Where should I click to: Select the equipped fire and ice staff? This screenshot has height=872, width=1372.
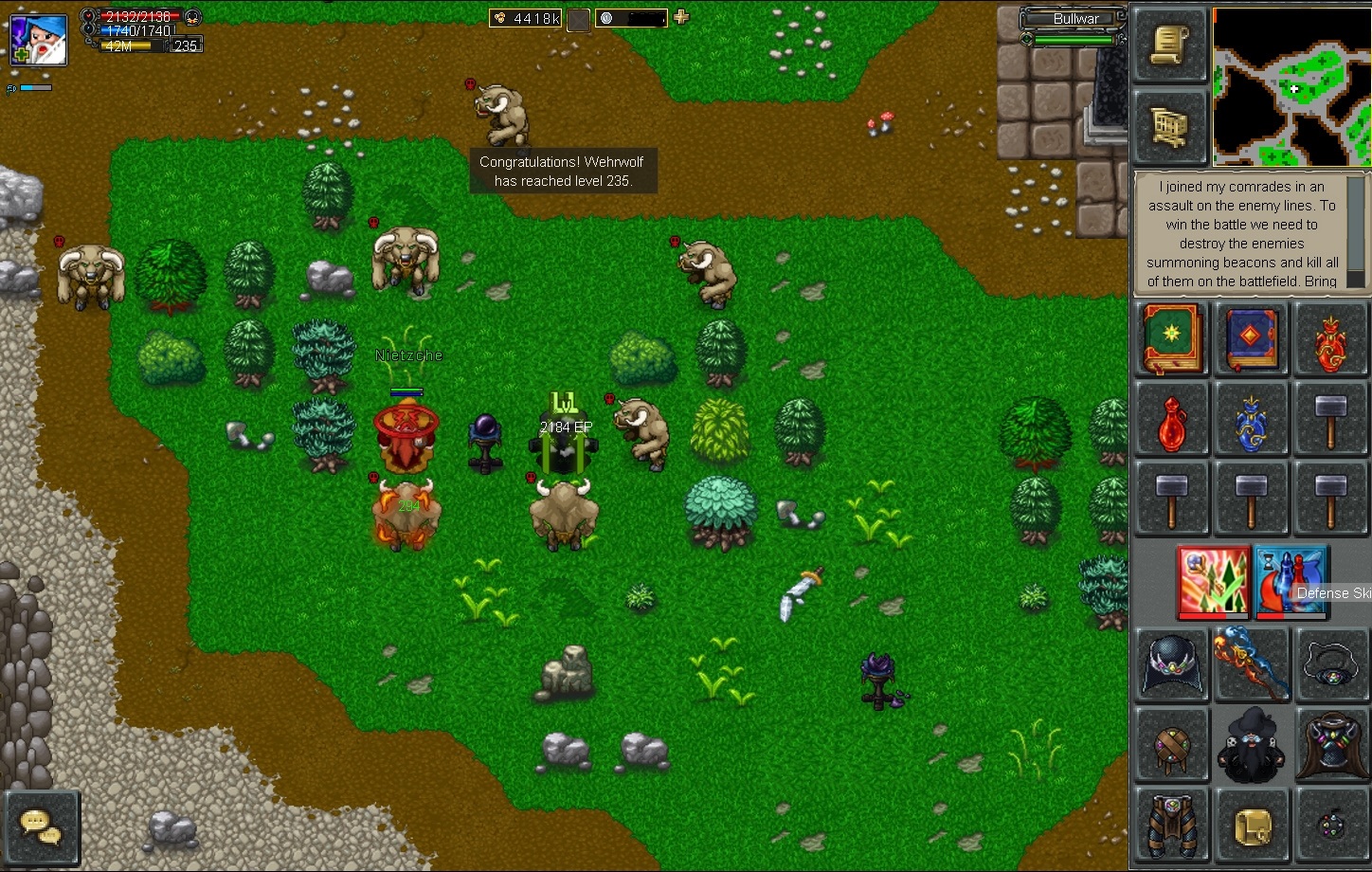coord(1252,664)
